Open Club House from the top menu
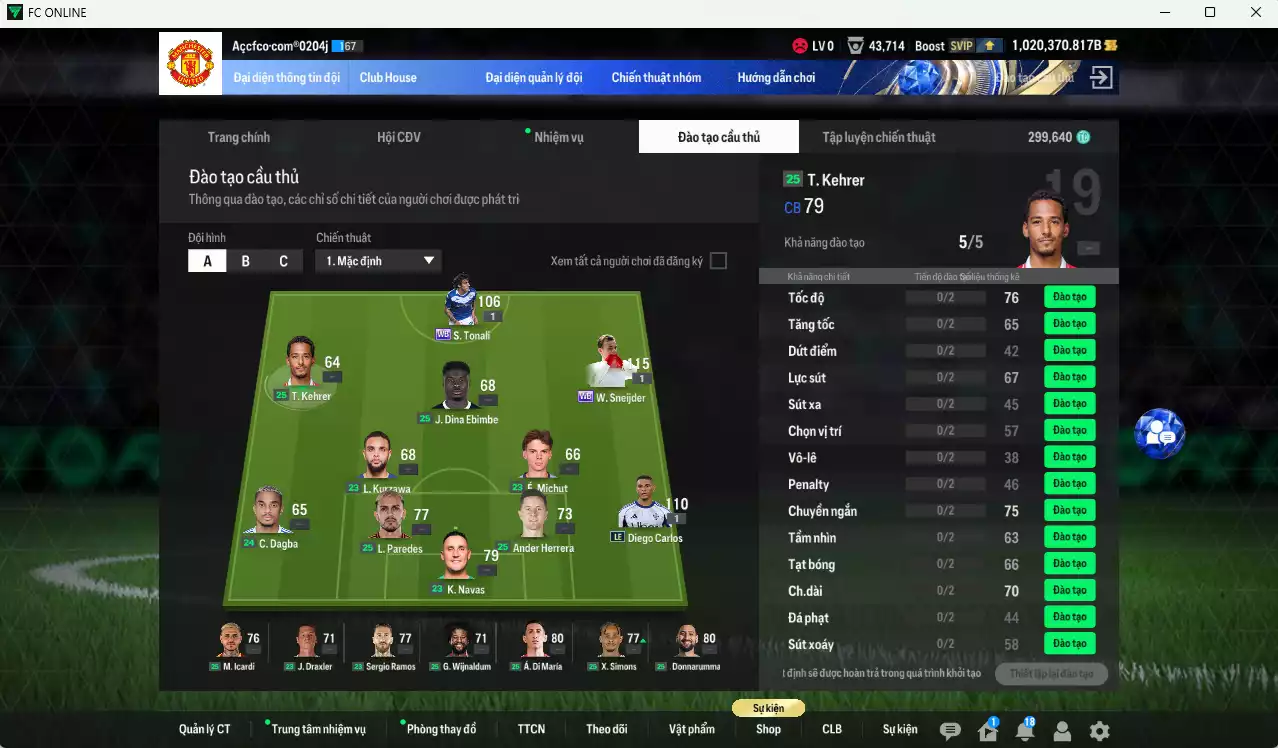1278x748 pixels. (388, 77)
